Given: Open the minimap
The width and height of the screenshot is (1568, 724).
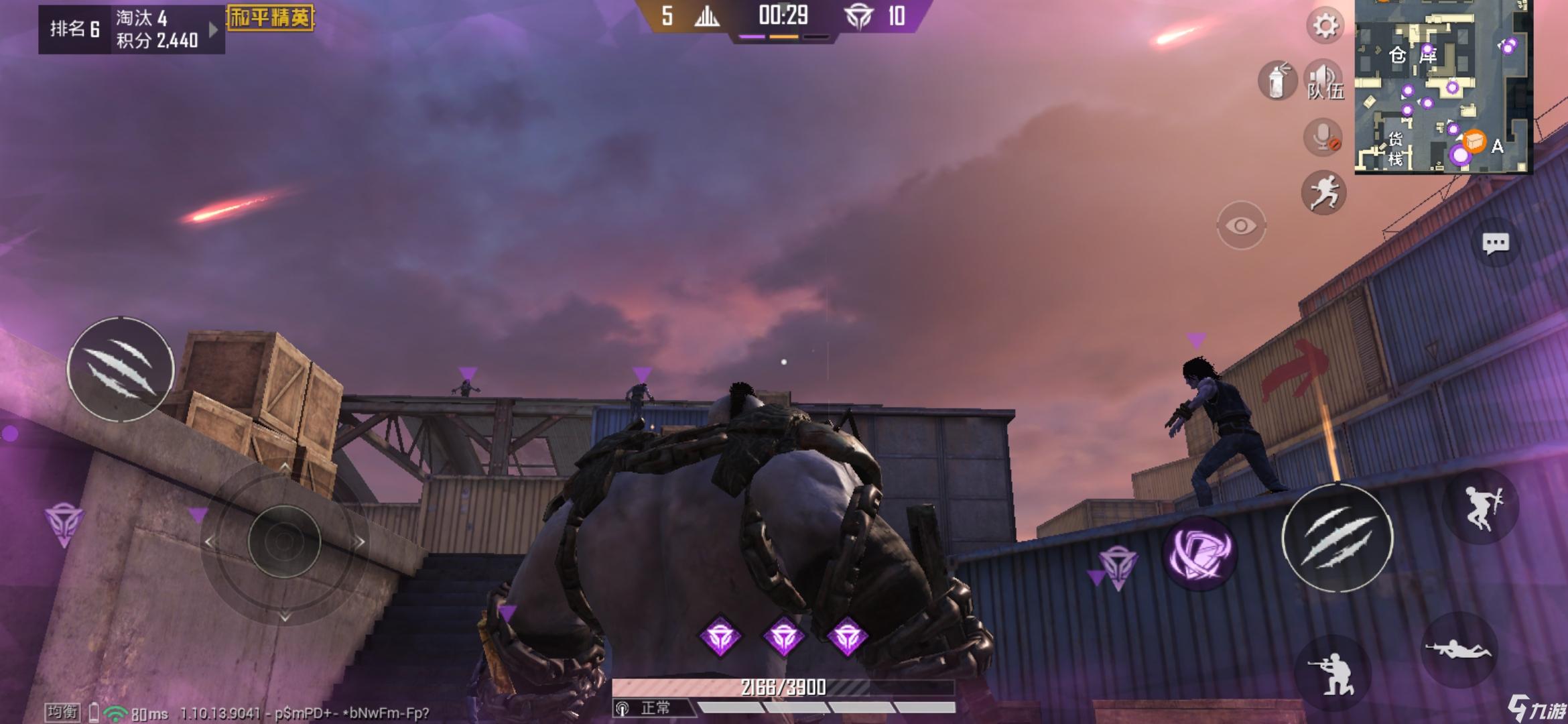Looking at the screenshot, I should click(x=1443, y=86).
